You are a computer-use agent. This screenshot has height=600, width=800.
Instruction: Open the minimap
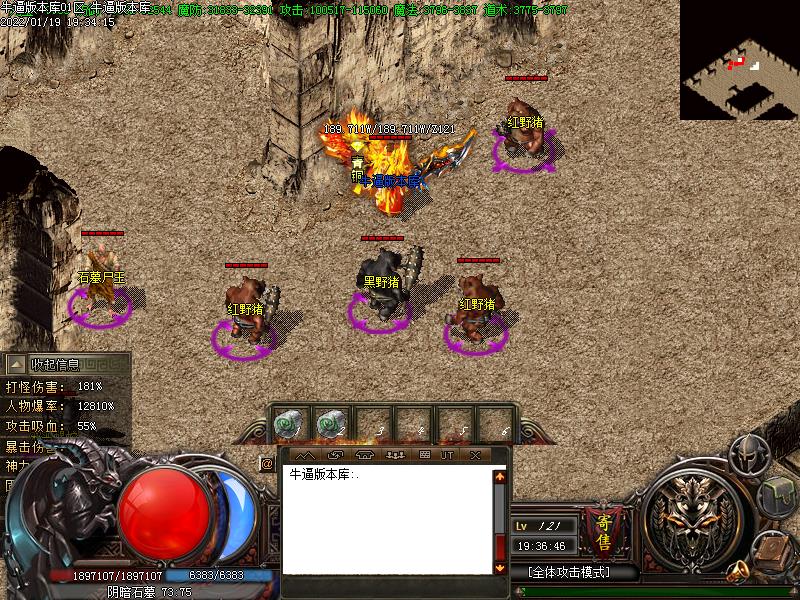pos(739,60)
